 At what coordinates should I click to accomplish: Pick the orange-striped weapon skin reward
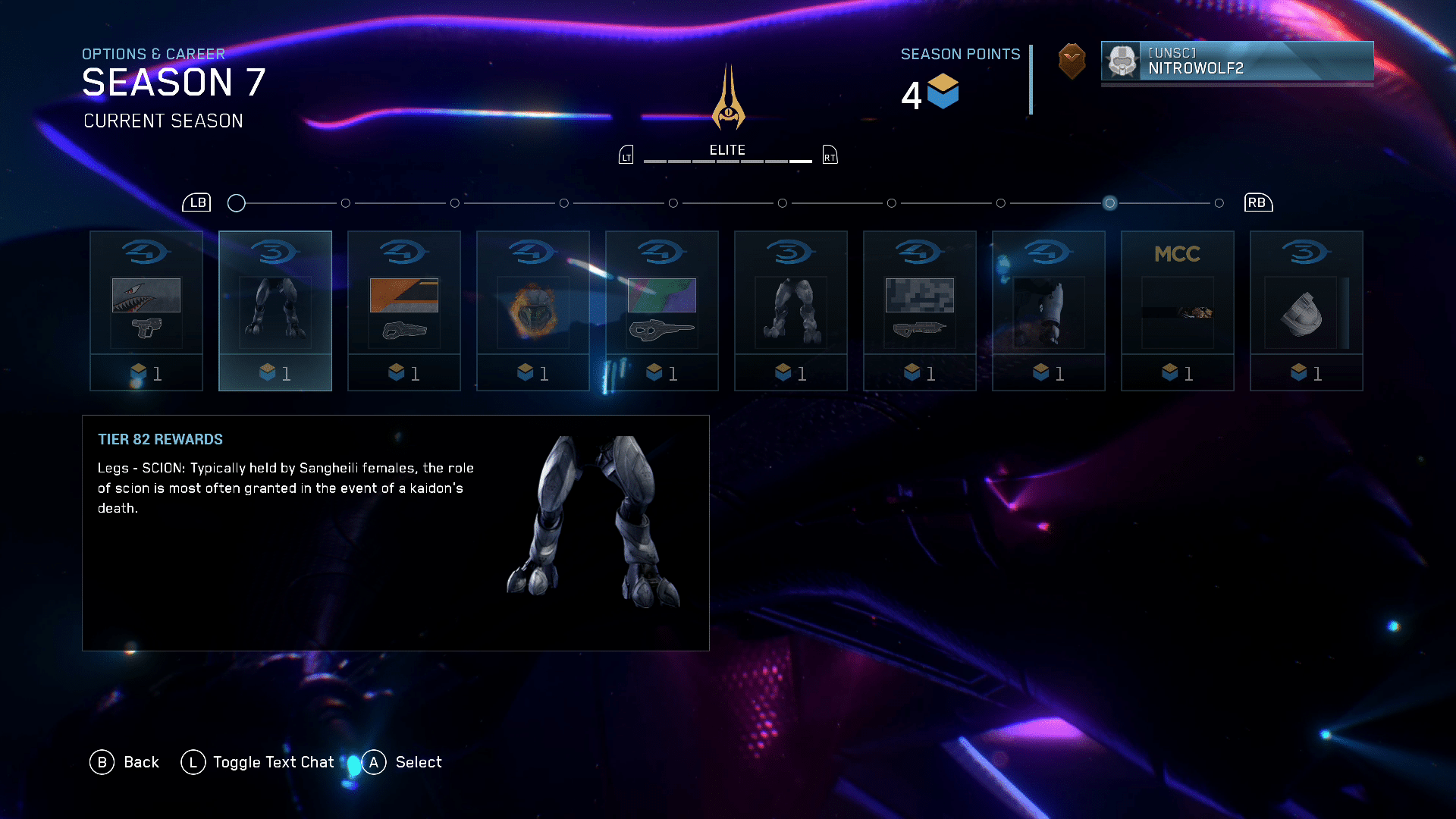pos(404,311)
